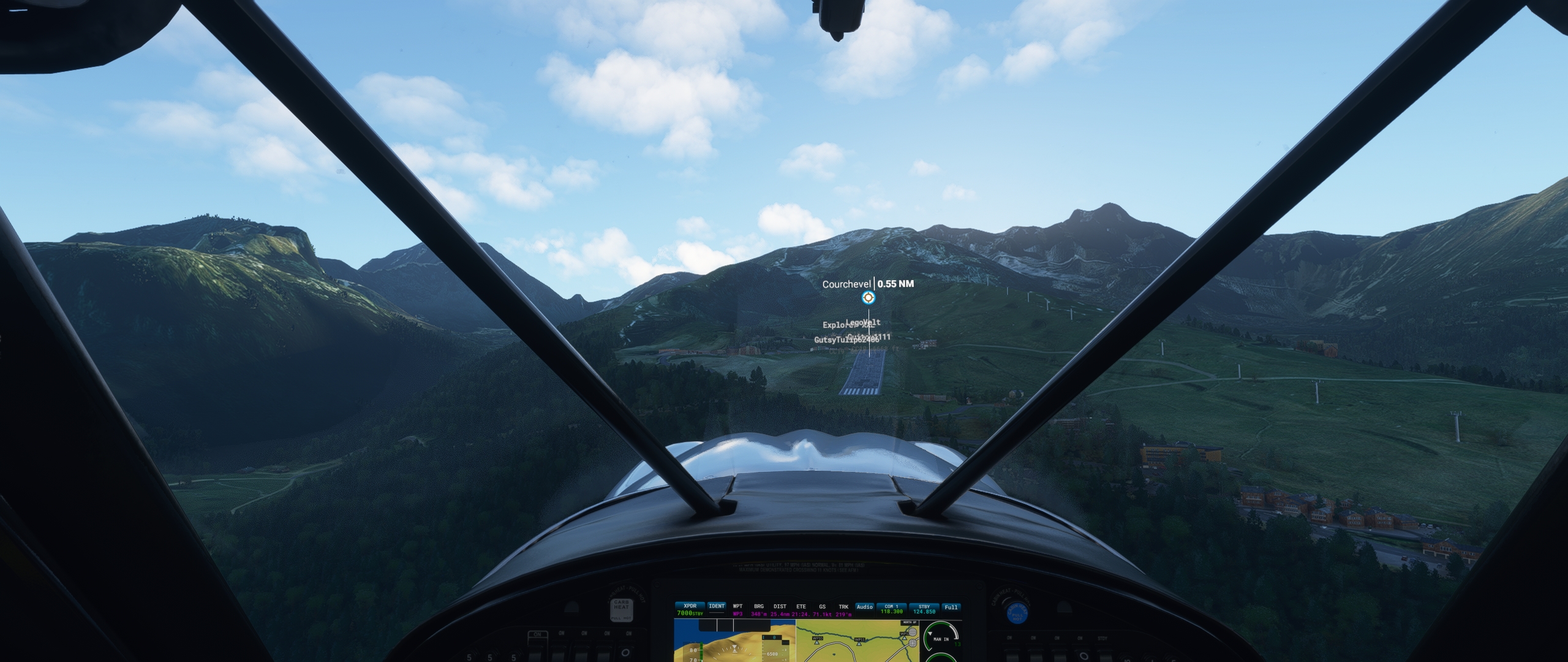
Task: Change the NORTH UP map orientation
Action: click(x=909, y=622)
